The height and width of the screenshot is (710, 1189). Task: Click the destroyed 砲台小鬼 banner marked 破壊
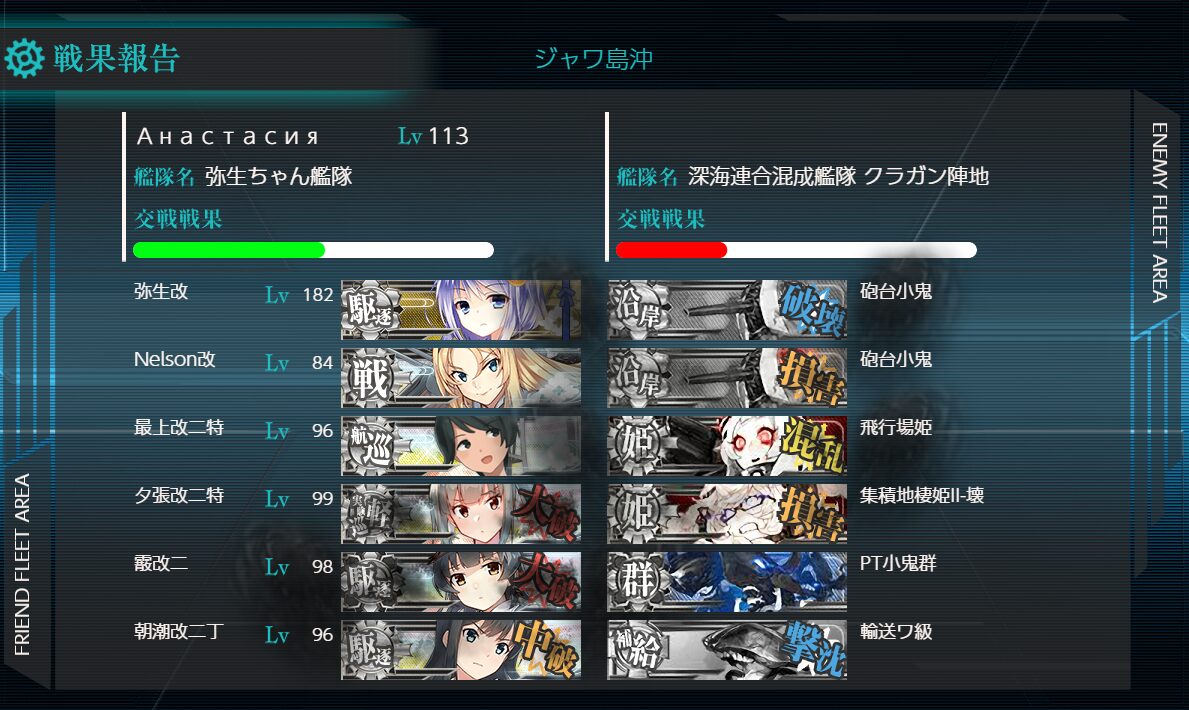coord(727,310)
